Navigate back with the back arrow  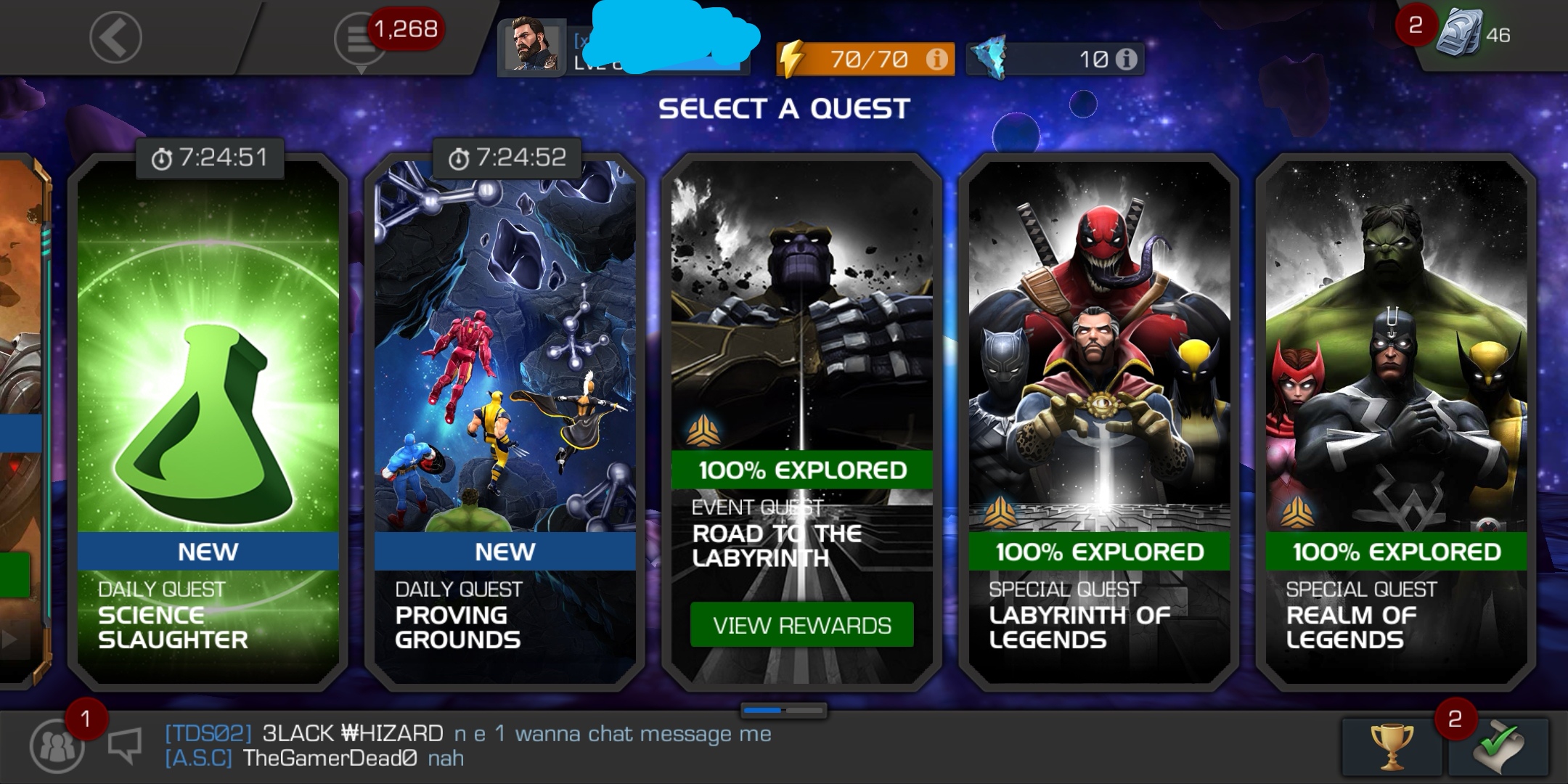[116, 36]
